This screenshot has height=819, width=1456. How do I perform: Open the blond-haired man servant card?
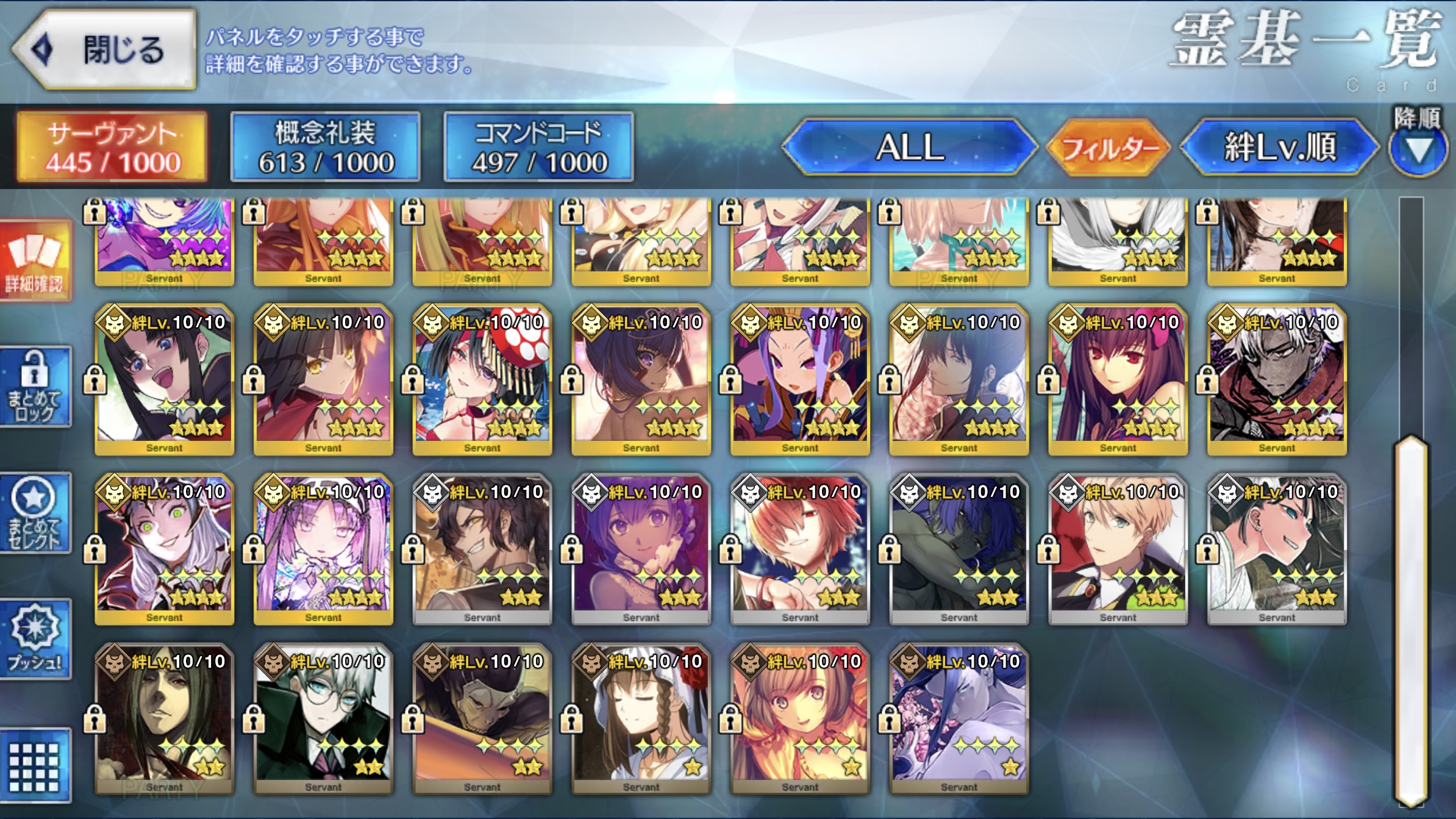[x=1118, y=549]
